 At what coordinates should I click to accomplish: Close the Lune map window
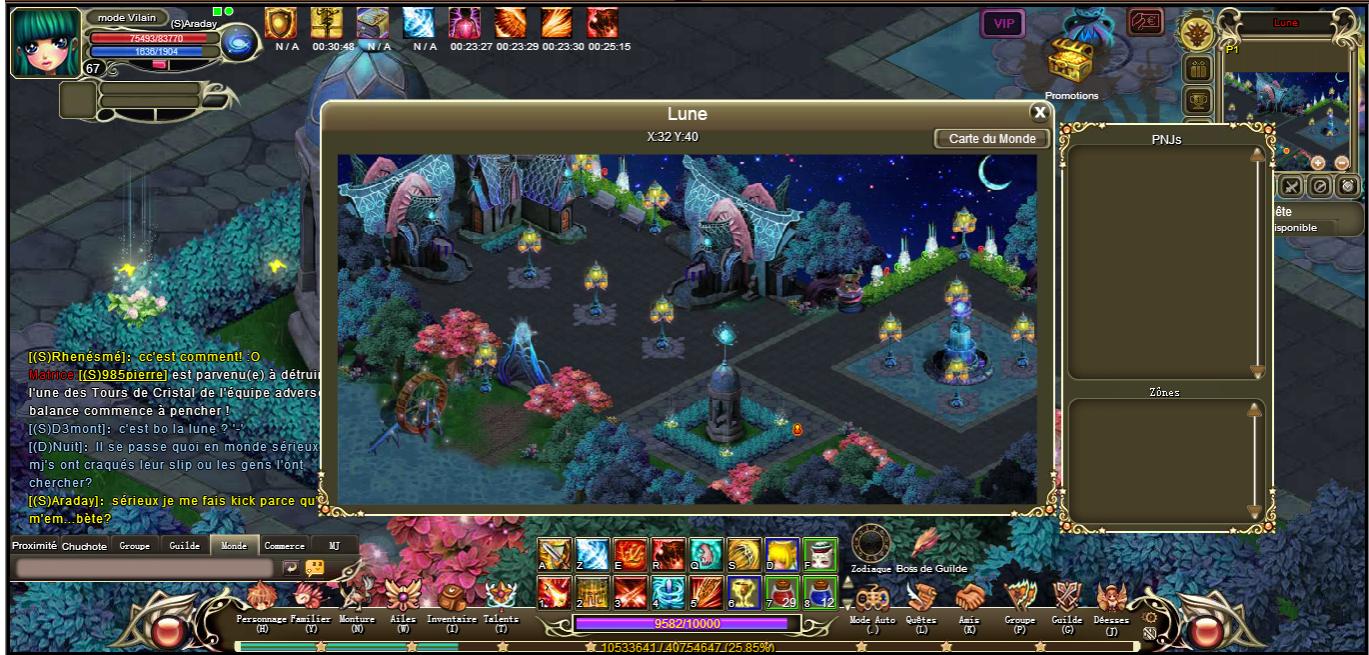1039,113
